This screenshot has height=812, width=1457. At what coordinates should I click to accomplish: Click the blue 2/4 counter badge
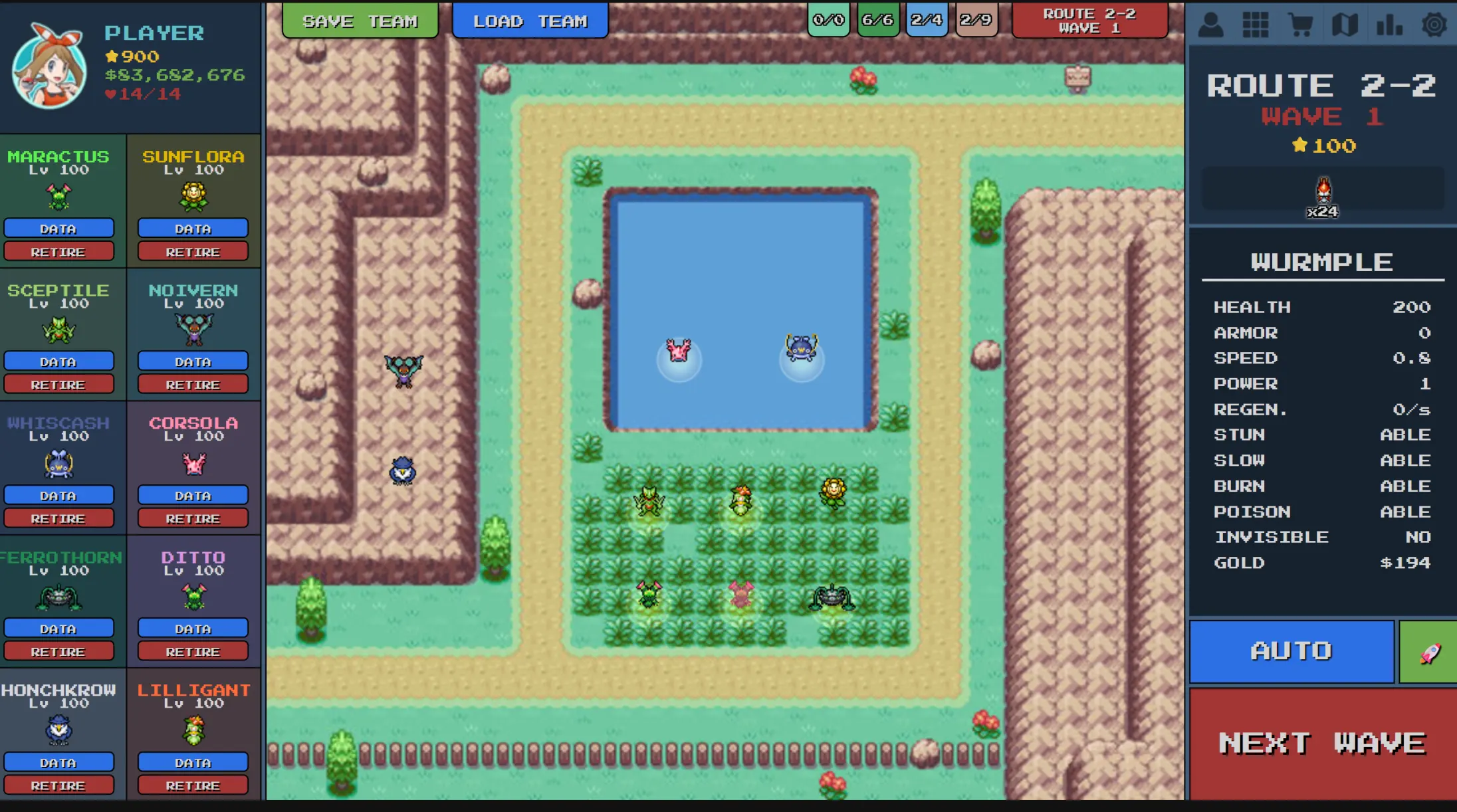(x=927, y=19)
